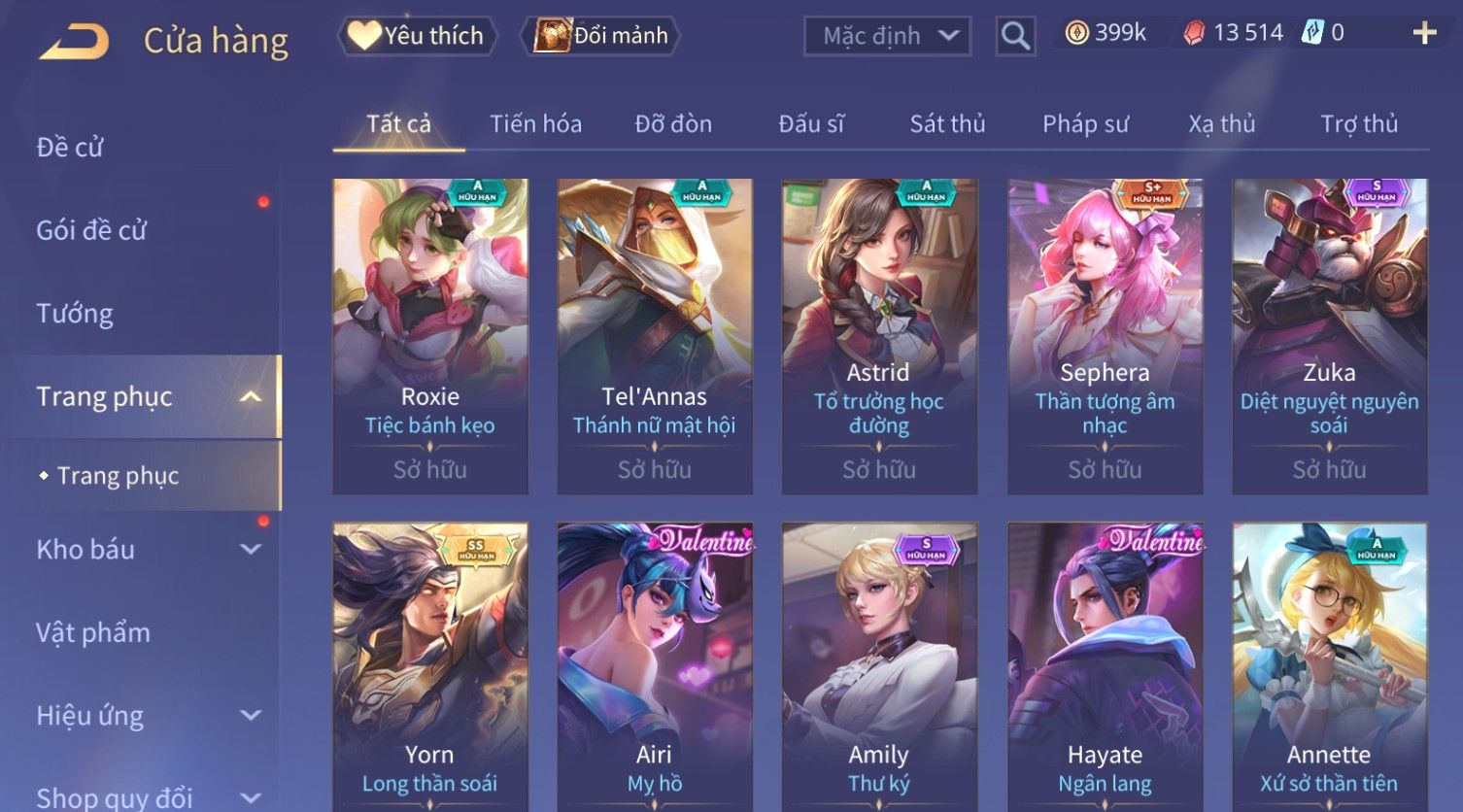Open the Đổi mảnh exchange
The image size is (1463, 812).
click(602, 36)
